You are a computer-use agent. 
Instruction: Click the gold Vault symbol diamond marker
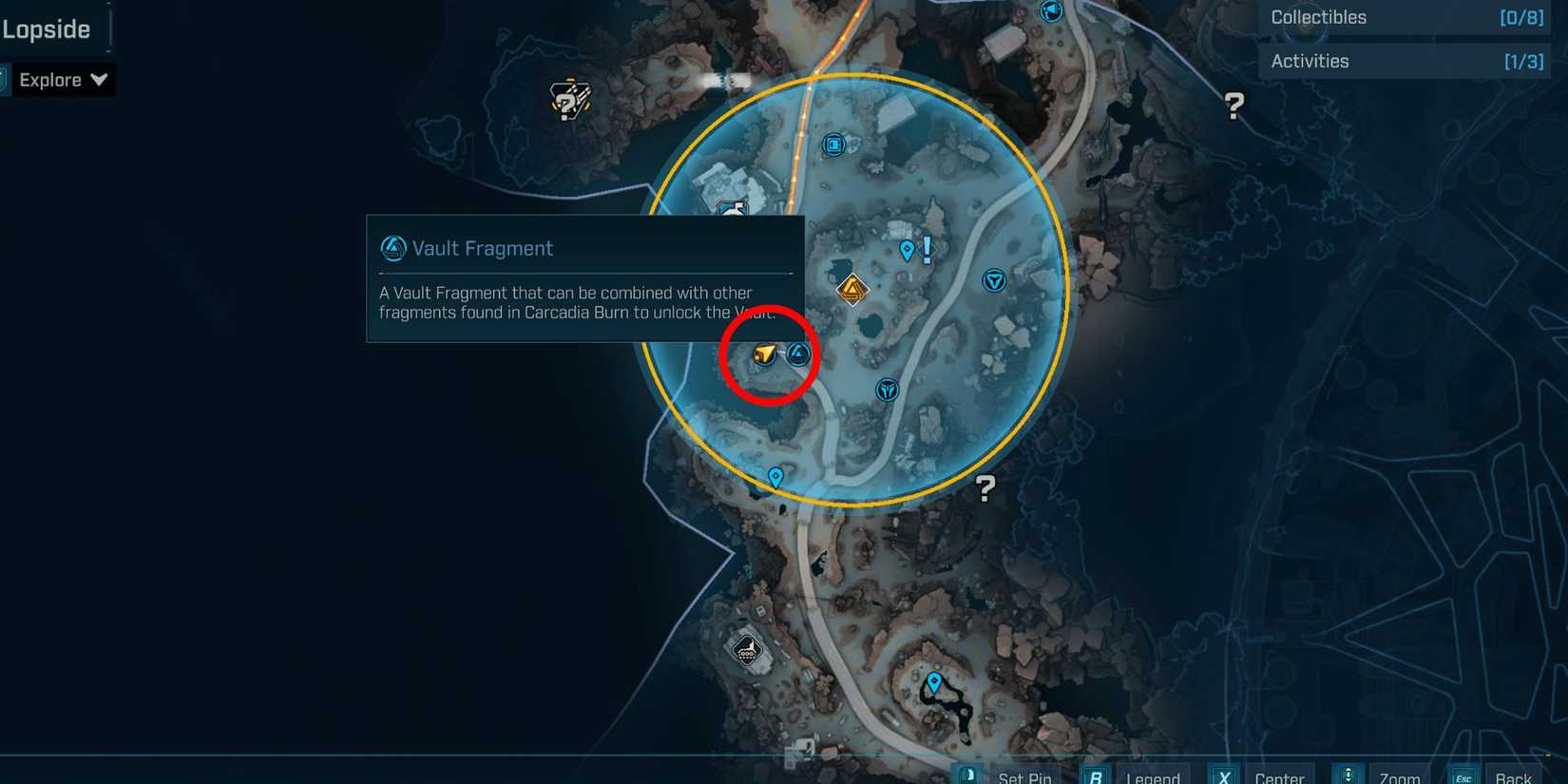coord(851,290)
